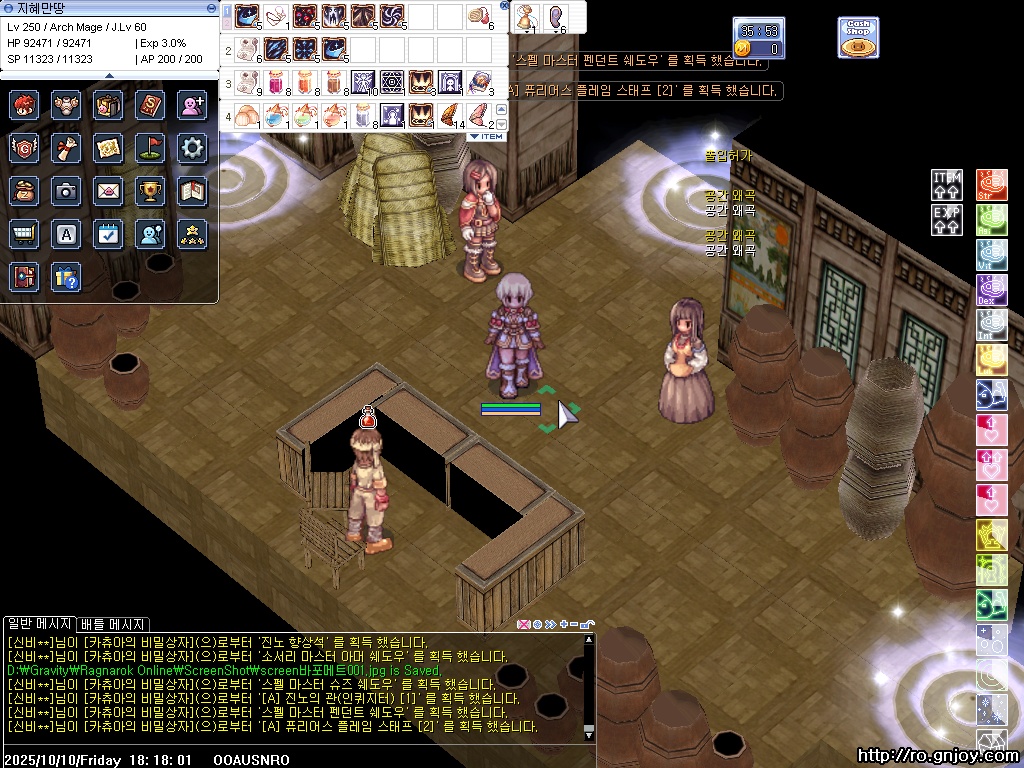Select the 일반 메시지 chat tab

(x=39, y=625)
